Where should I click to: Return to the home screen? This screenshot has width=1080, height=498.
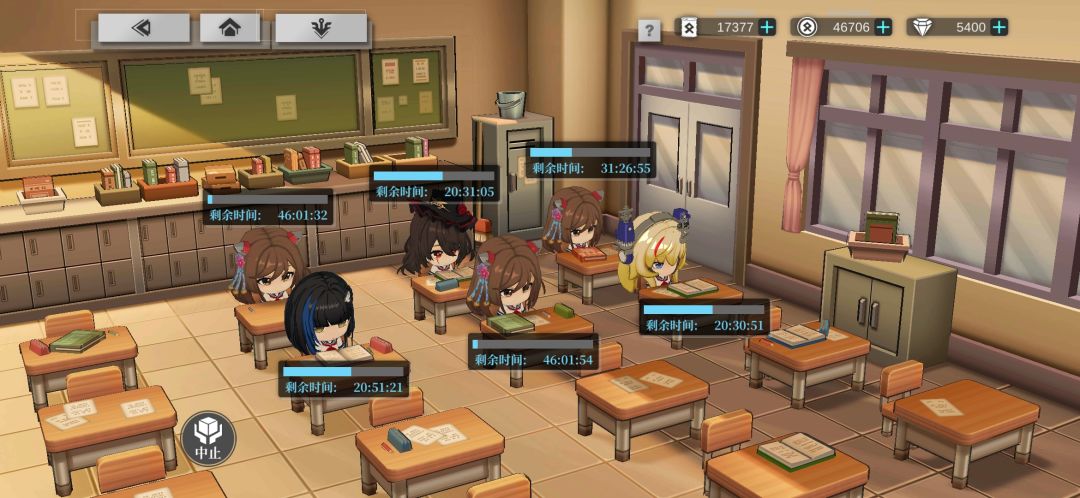pyautogui.click(x=230, y=28)
